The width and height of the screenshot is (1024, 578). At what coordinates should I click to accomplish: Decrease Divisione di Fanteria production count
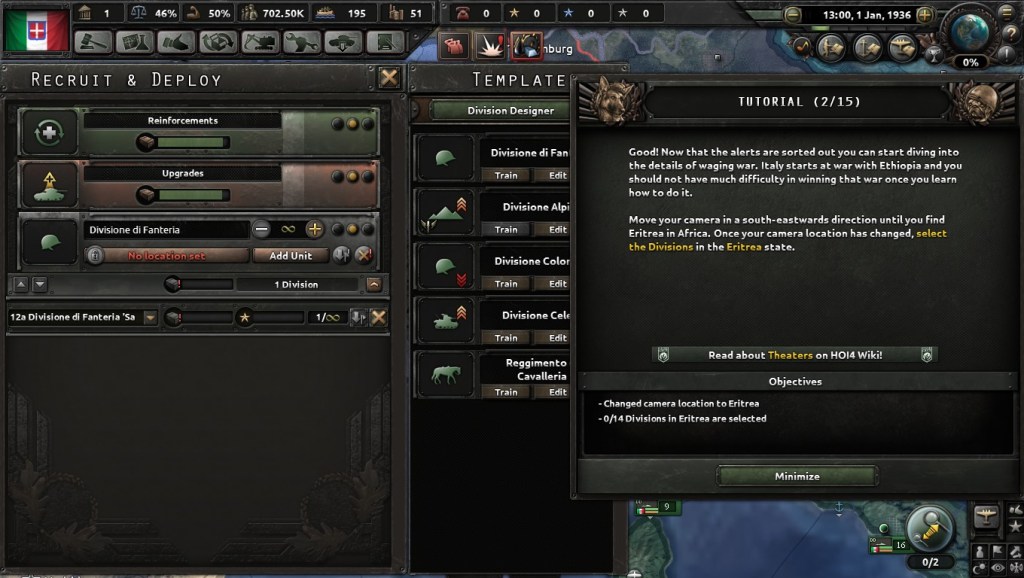(x=262, y=229)
